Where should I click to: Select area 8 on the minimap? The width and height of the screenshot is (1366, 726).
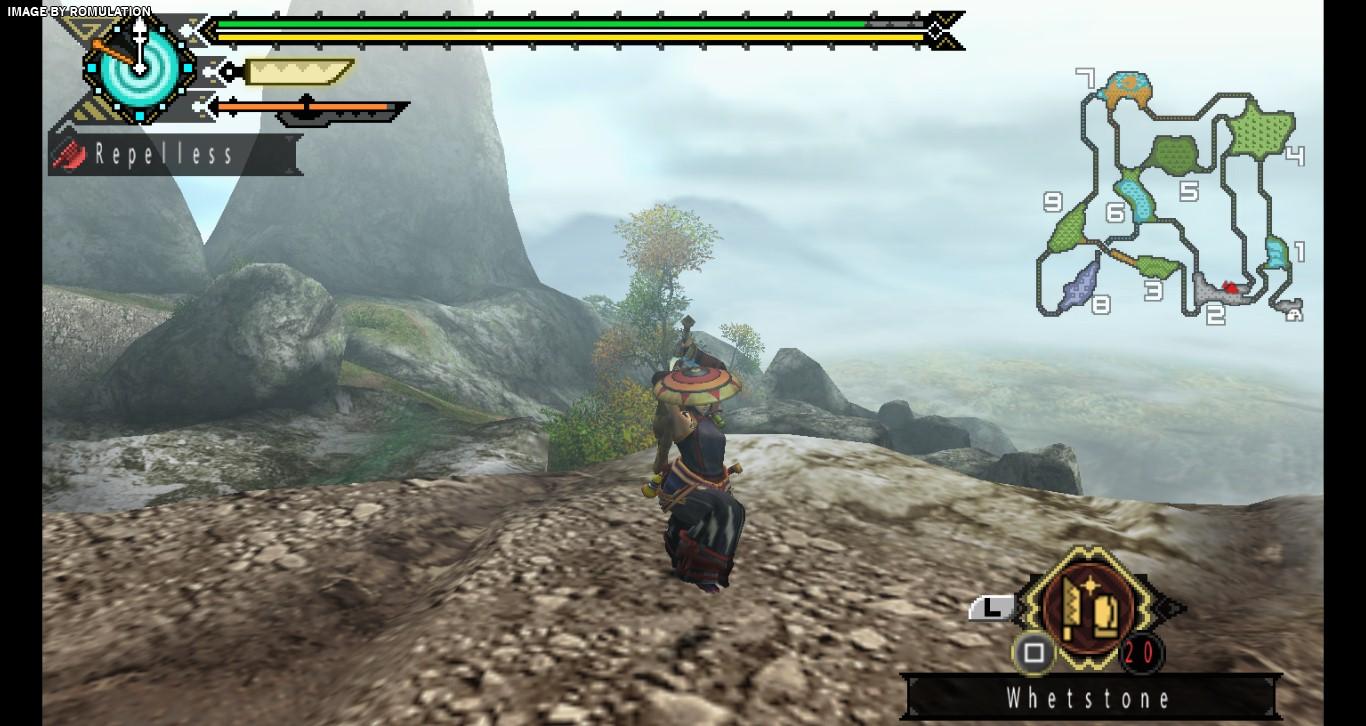tap(1080, 283)
